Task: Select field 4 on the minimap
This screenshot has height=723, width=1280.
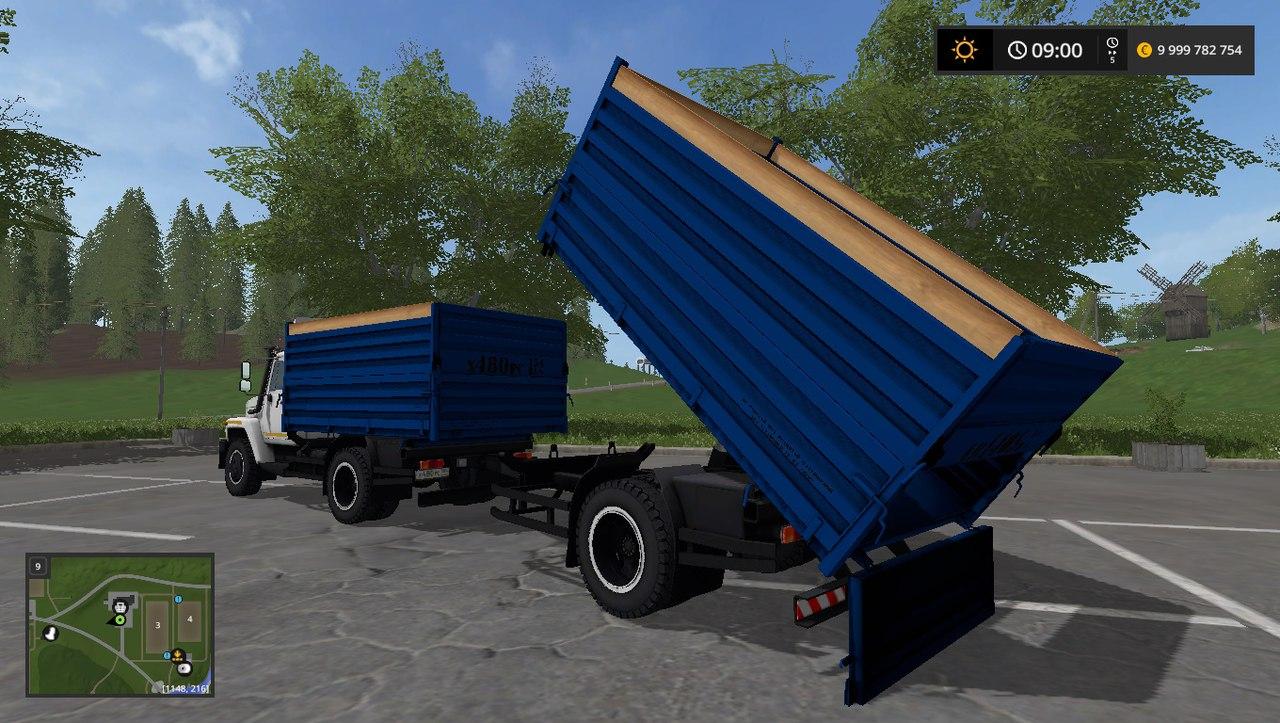Action: coord(189,621)
